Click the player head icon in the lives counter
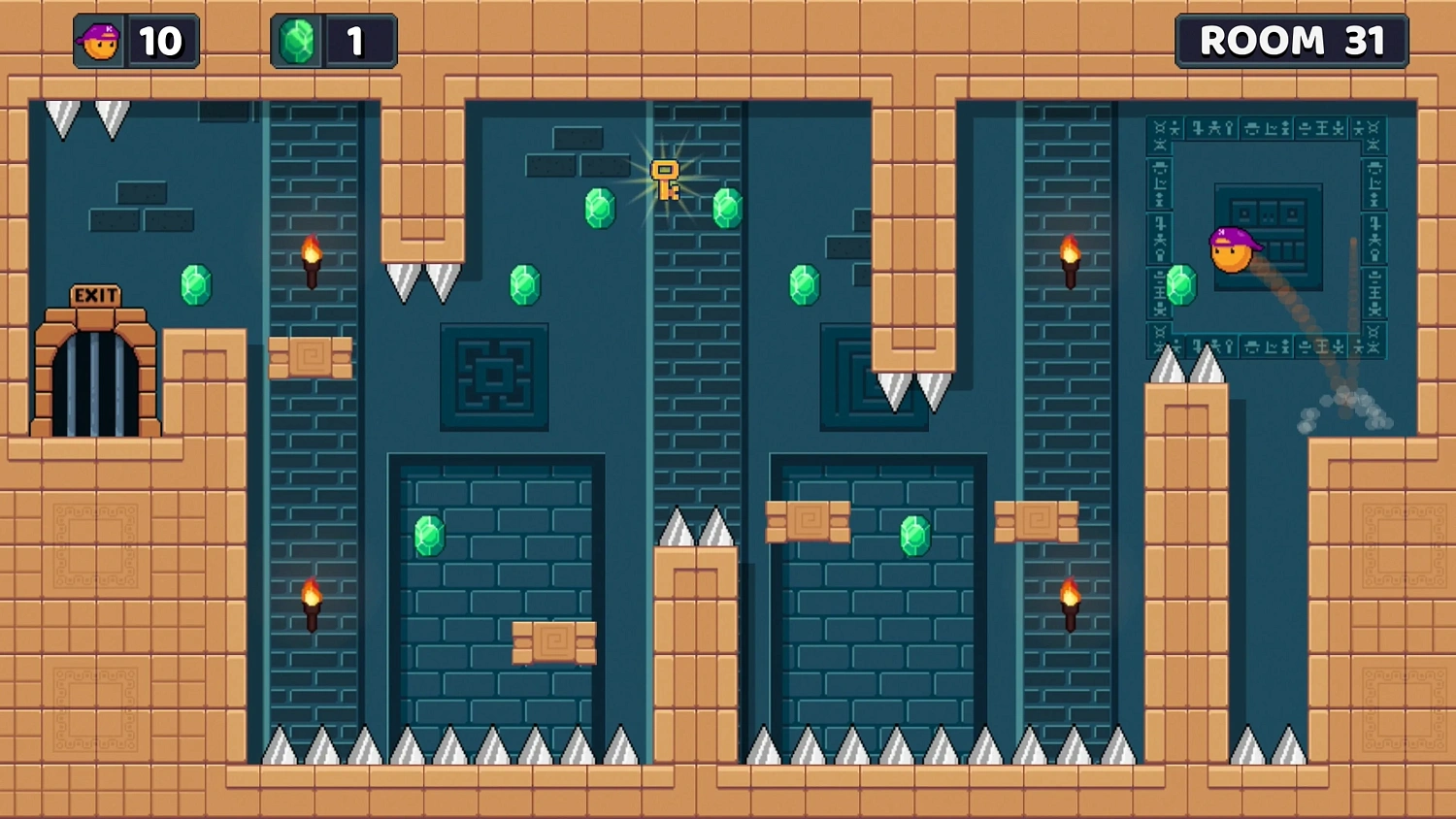 [100, 41]
